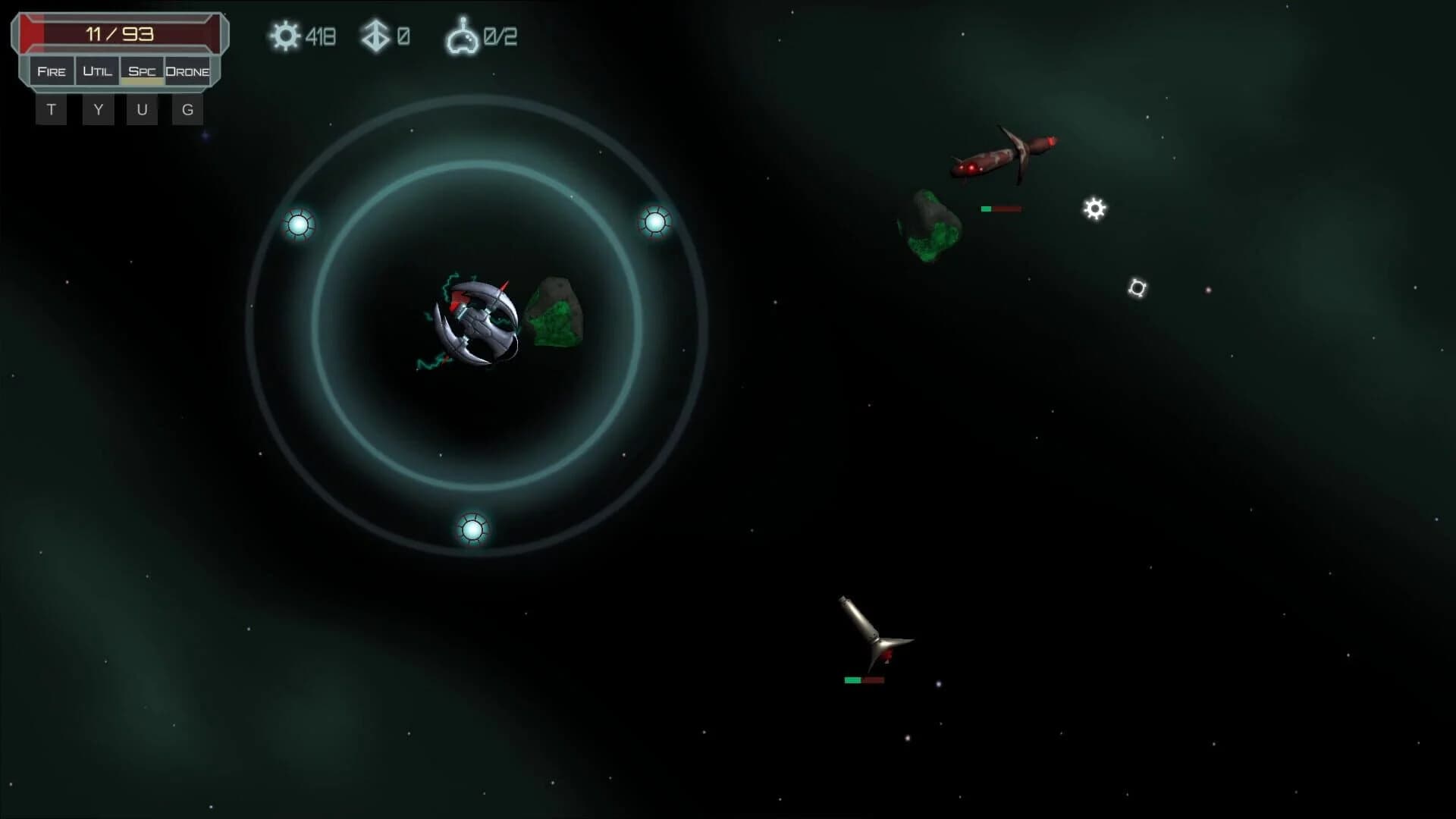This screenshot has height=819, width=1456.
Task: Click the glowing orbital node at top-left of ring
Action: [x=300, y=224]
